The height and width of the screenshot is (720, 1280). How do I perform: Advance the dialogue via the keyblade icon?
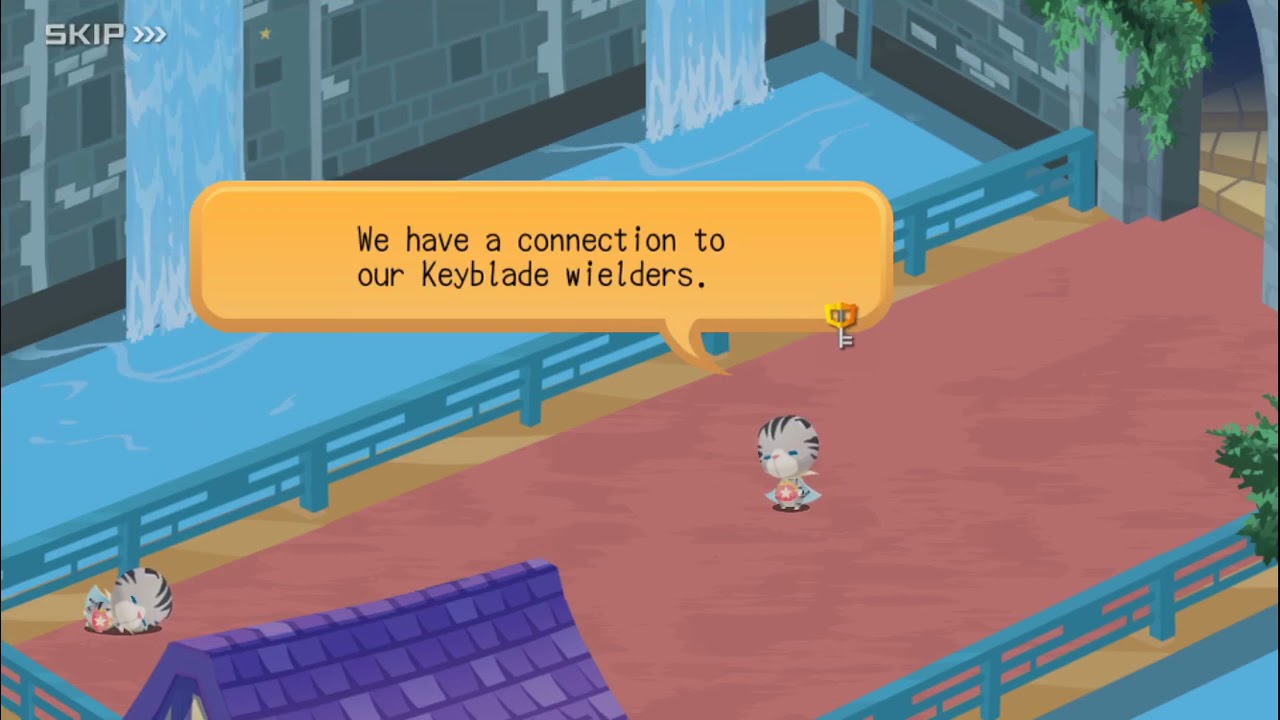click(842, 325)
